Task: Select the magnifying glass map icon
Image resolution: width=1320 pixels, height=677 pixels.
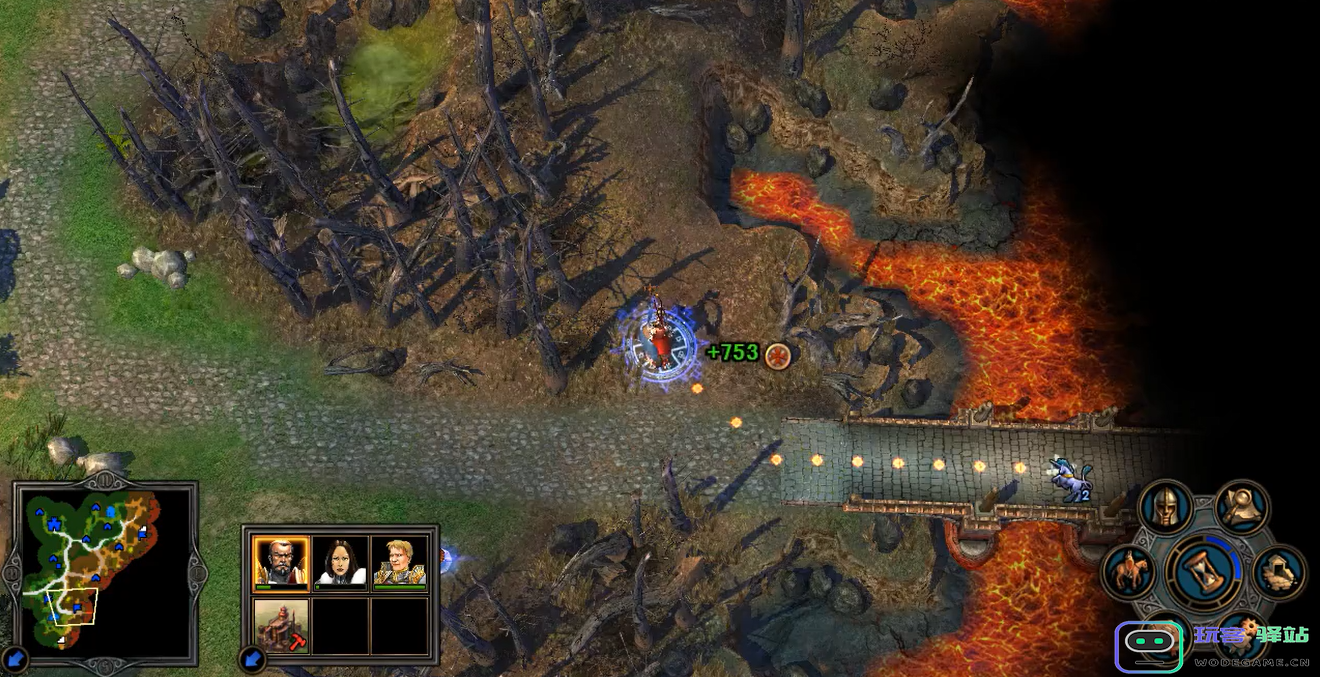Action: click(1242, 508)
